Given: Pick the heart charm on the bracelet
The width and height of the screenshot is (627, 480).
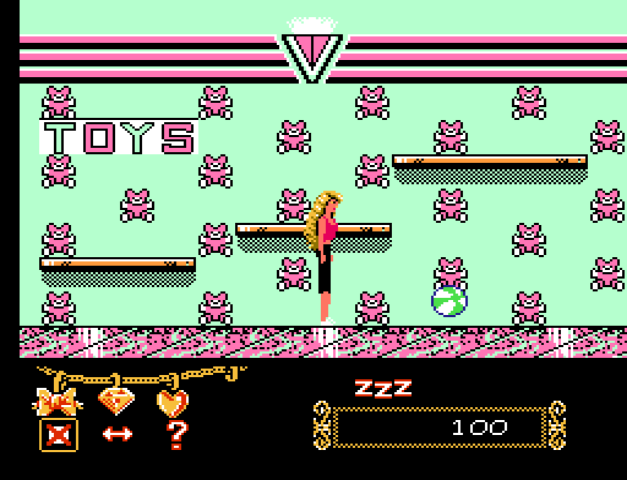Looking at the screenshot, I should (174, 402).
